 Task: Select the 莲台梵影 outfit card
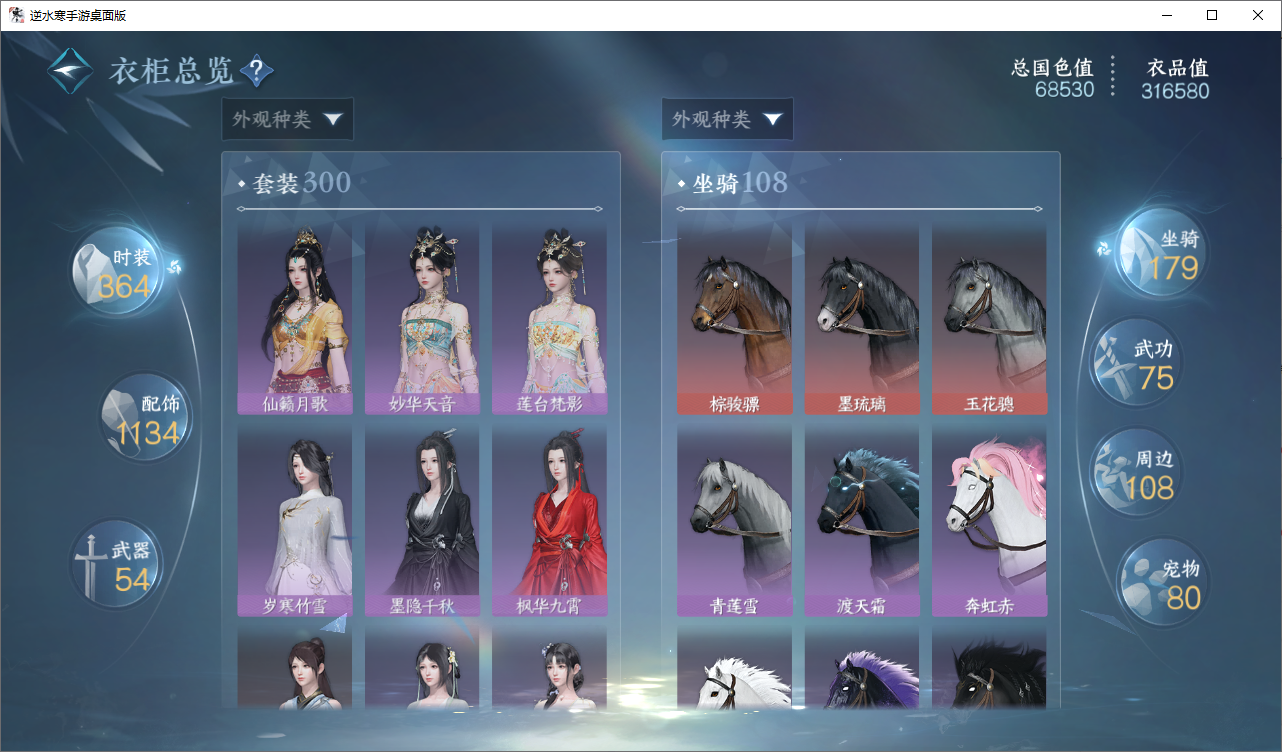(549, 318)
